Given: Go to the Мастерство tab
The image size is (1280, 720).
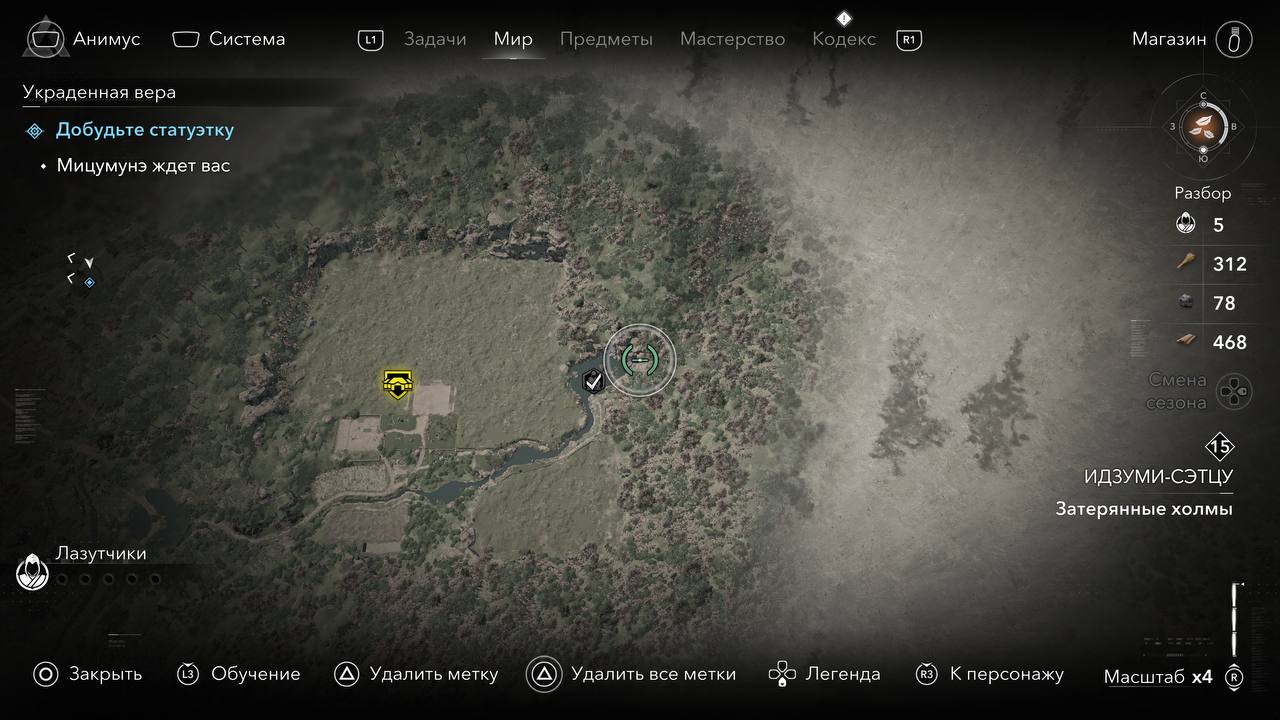Looking at the screenshot, I should 732,39.
